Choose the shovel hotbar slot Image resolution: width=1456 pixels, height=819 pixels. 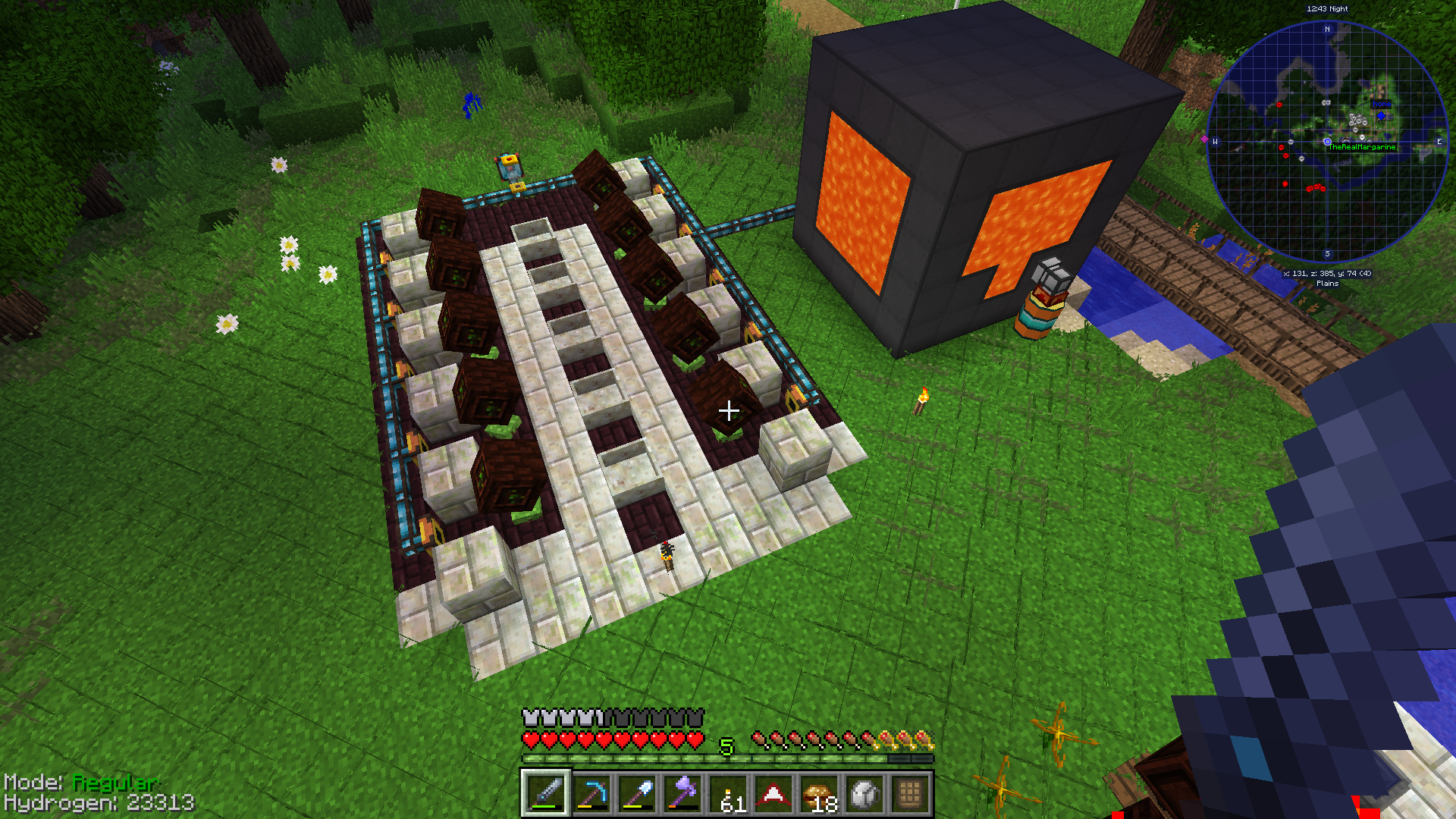point(636,794)
